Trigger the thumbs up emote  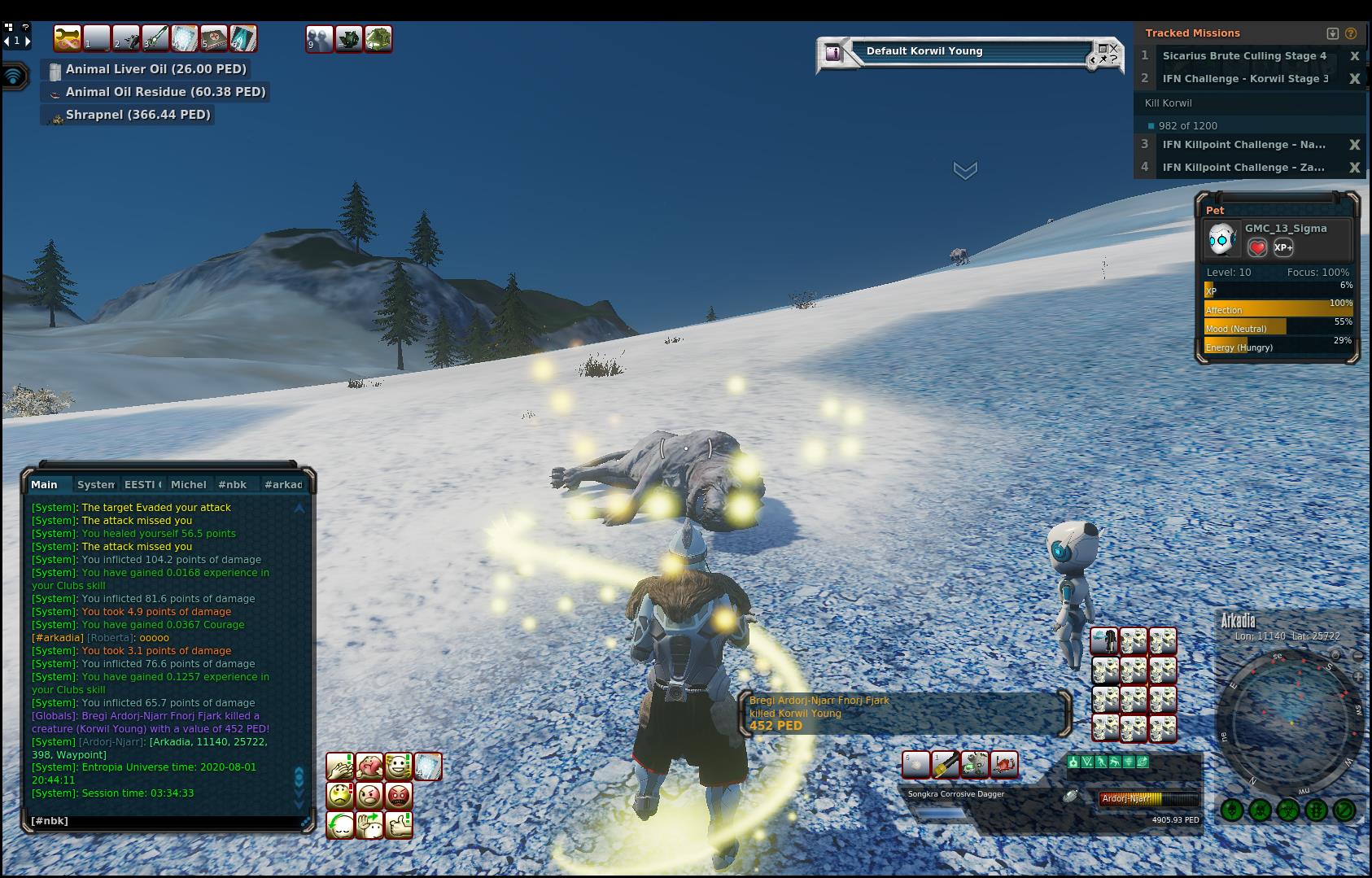(x=399, y=825)
